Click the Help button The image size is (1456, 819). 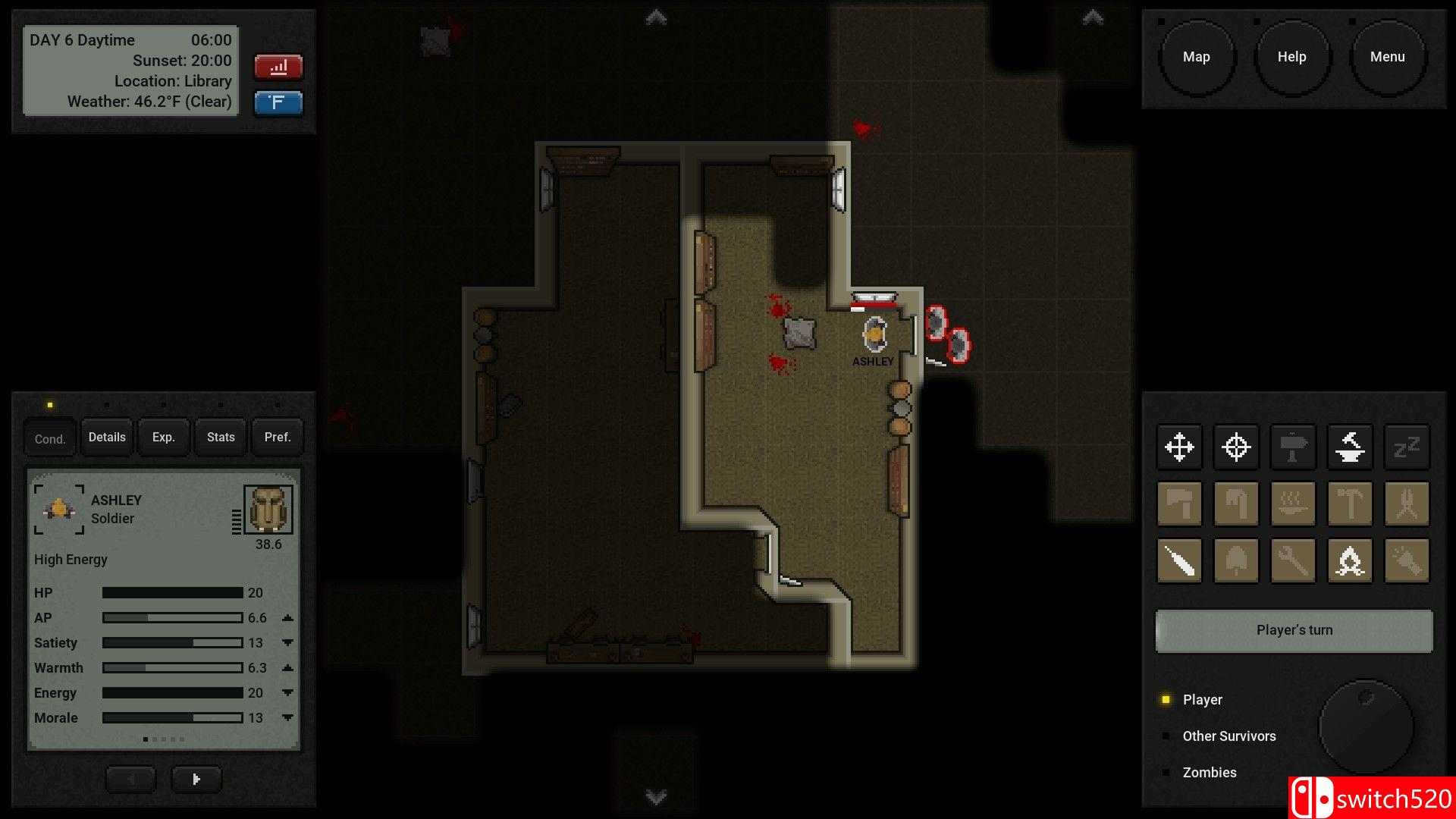(x=1292, y=56)
